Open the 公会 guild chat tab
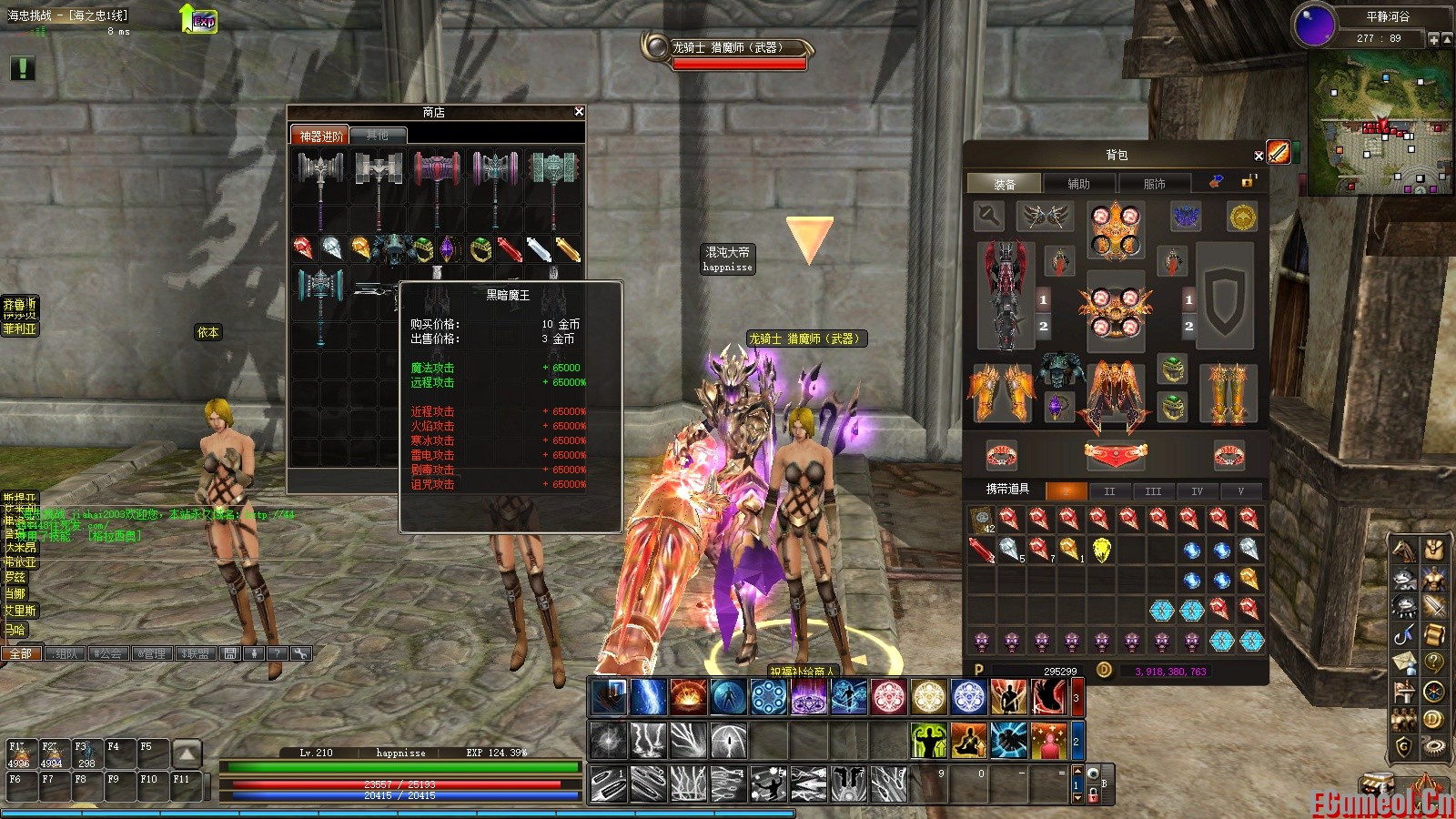 (x=108, y=653)
